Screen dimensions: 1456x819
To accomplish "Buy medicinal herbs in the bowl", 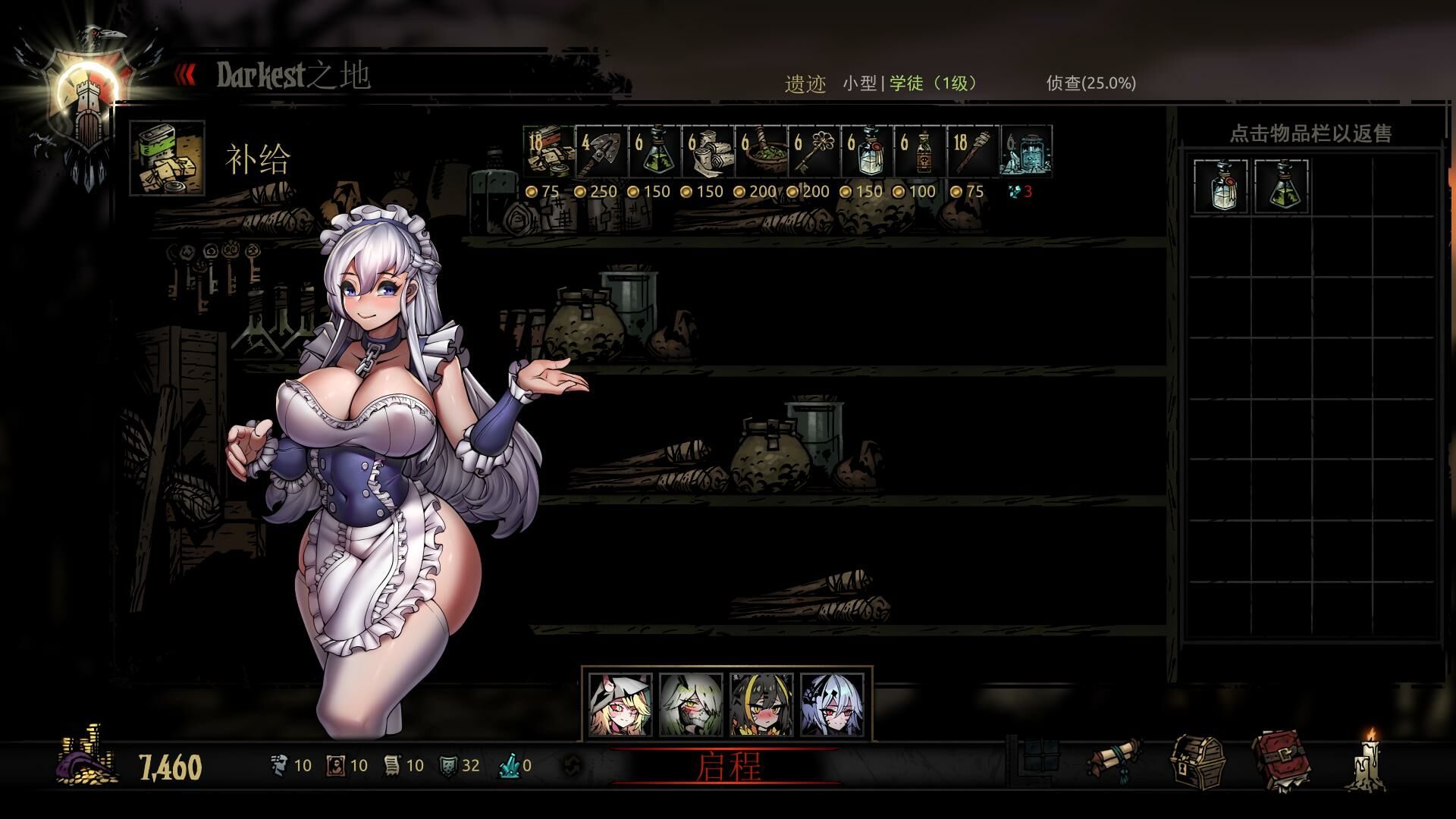I will tap(761, 152).
